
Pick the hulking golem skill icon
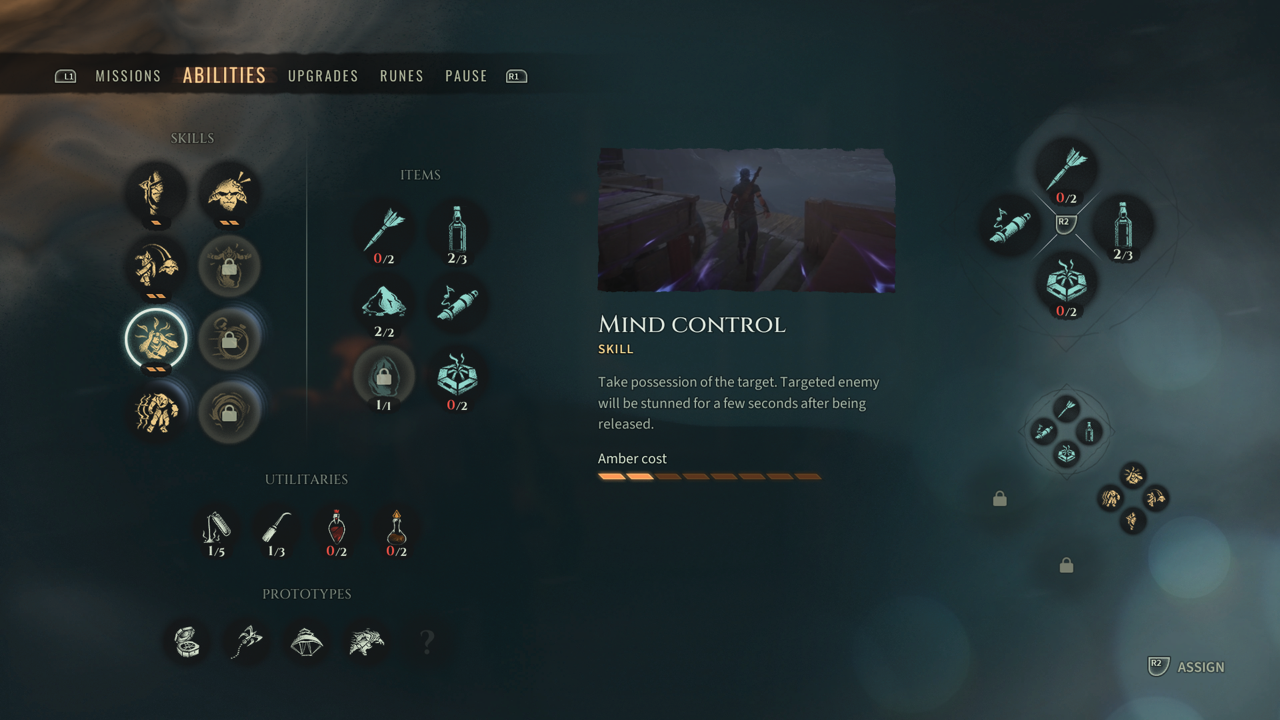(x=156, y=410)
